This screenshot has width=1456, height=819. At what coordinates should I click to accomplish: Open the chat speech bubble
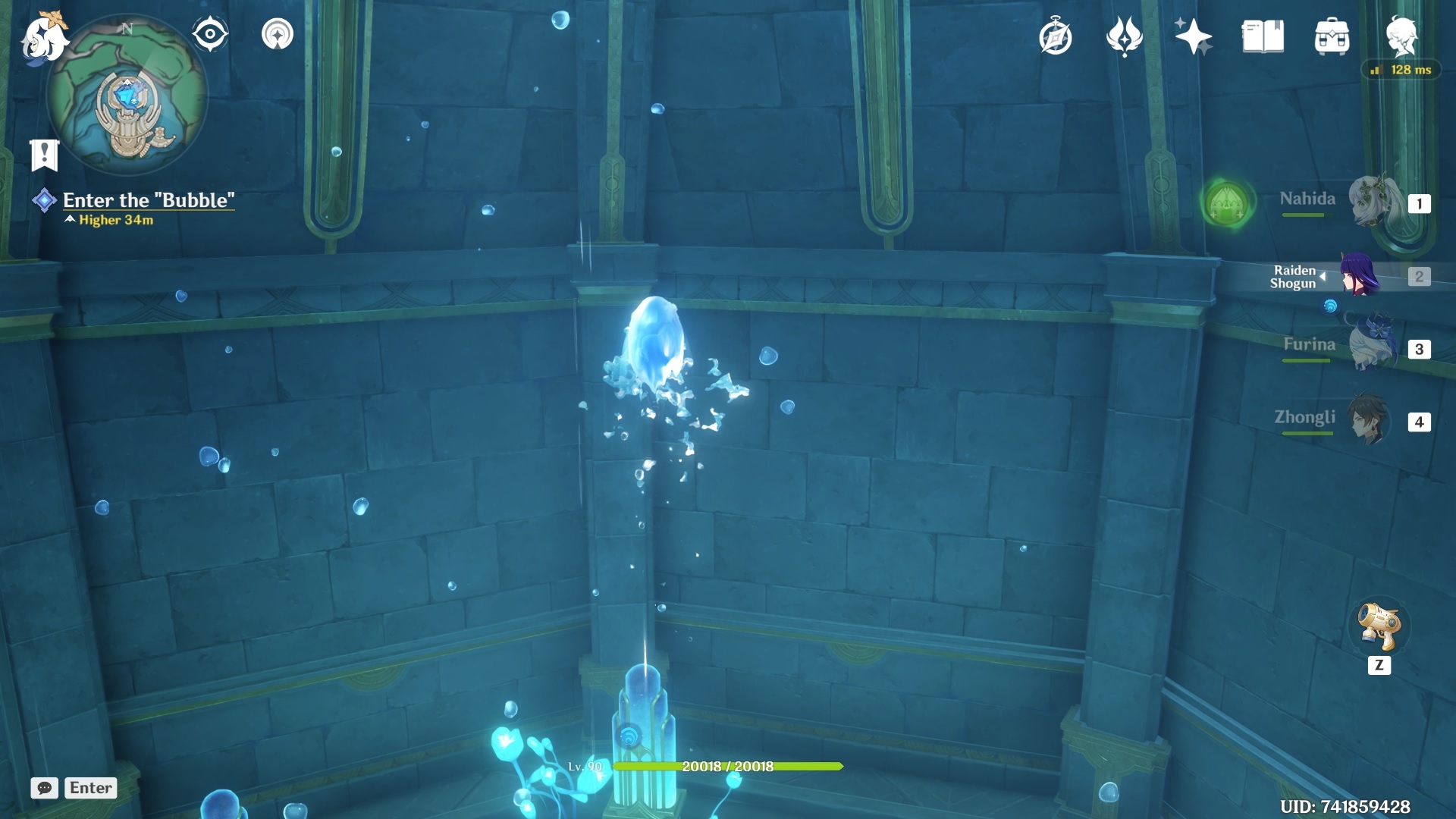point(44,788)
